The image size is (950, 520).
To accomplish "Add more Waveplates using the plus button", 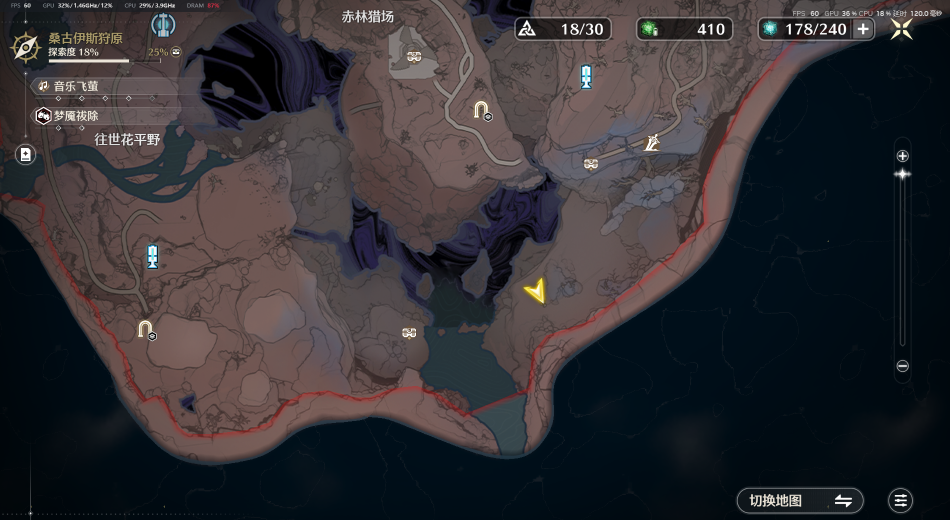I will coord(863,29).
